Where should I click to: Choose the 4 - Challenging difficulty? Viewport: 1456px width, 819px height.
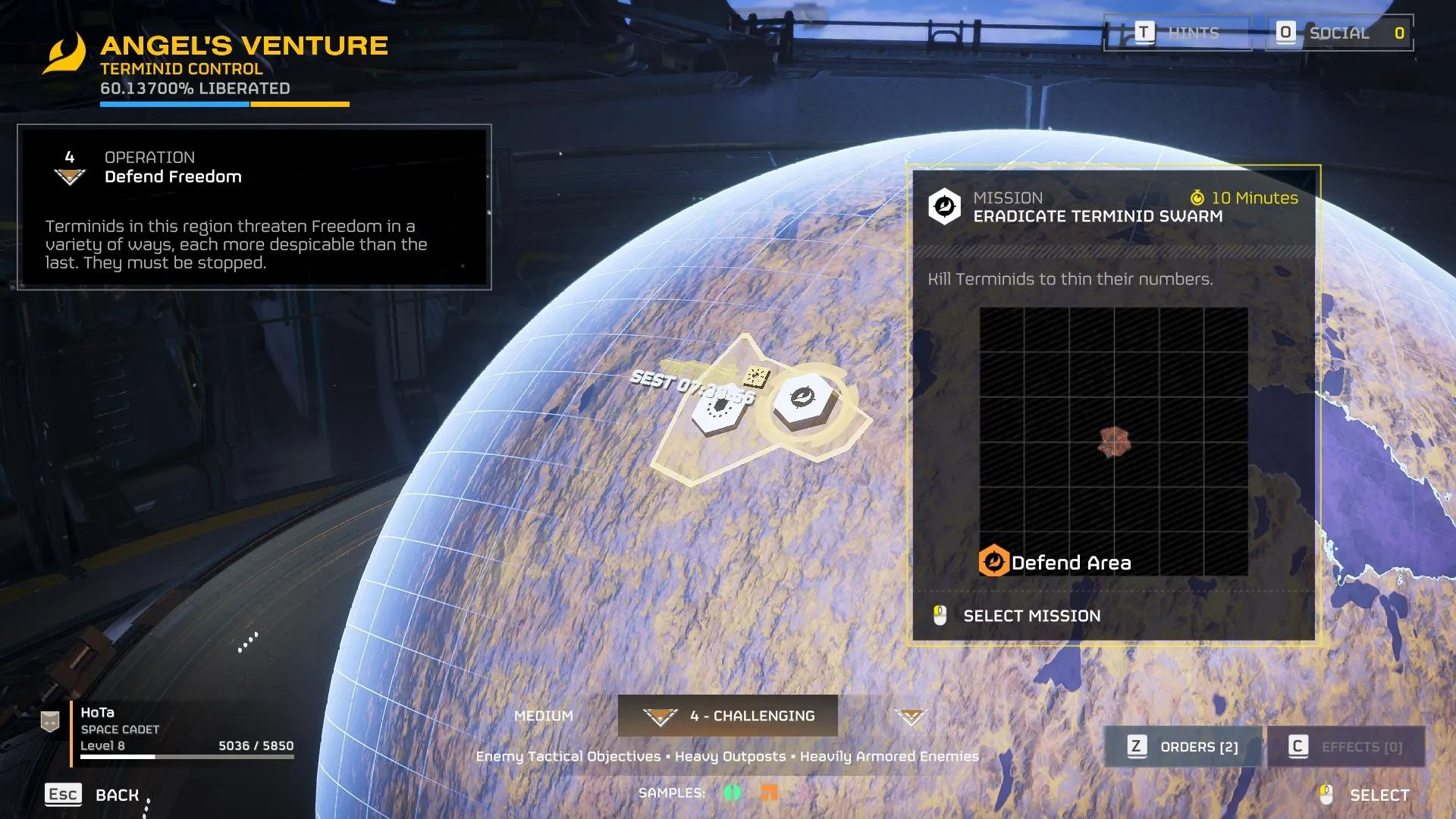[x=728, y=716]
